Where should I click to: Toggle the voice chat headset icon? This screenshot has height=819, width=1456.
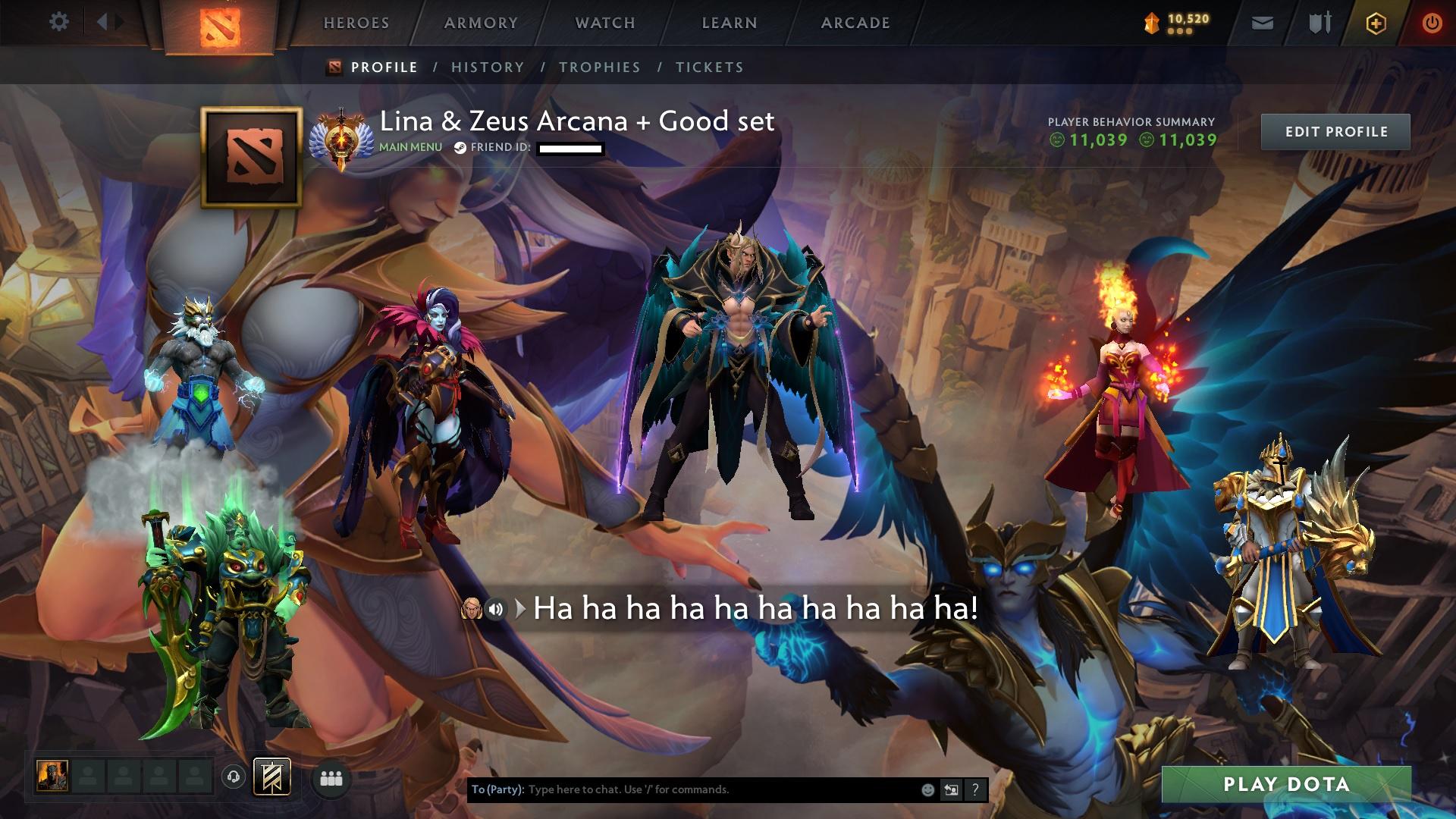click(235, 777)
